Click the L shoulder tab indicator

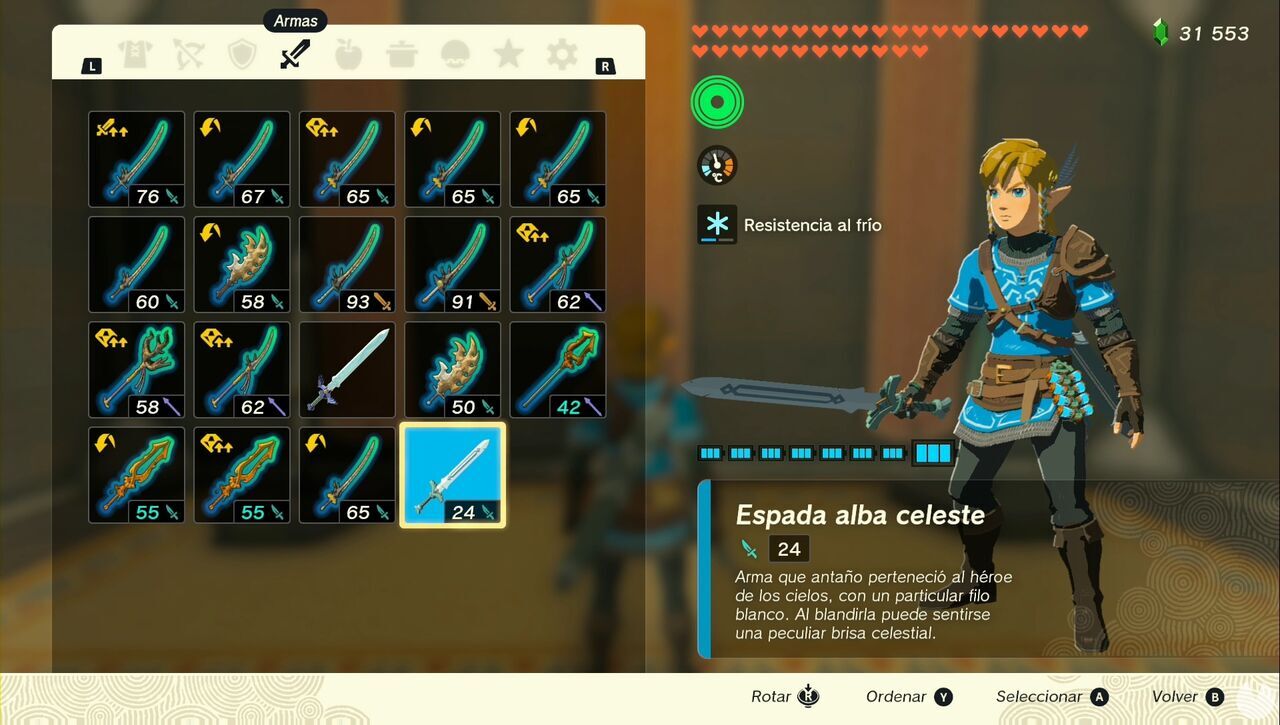91,65
